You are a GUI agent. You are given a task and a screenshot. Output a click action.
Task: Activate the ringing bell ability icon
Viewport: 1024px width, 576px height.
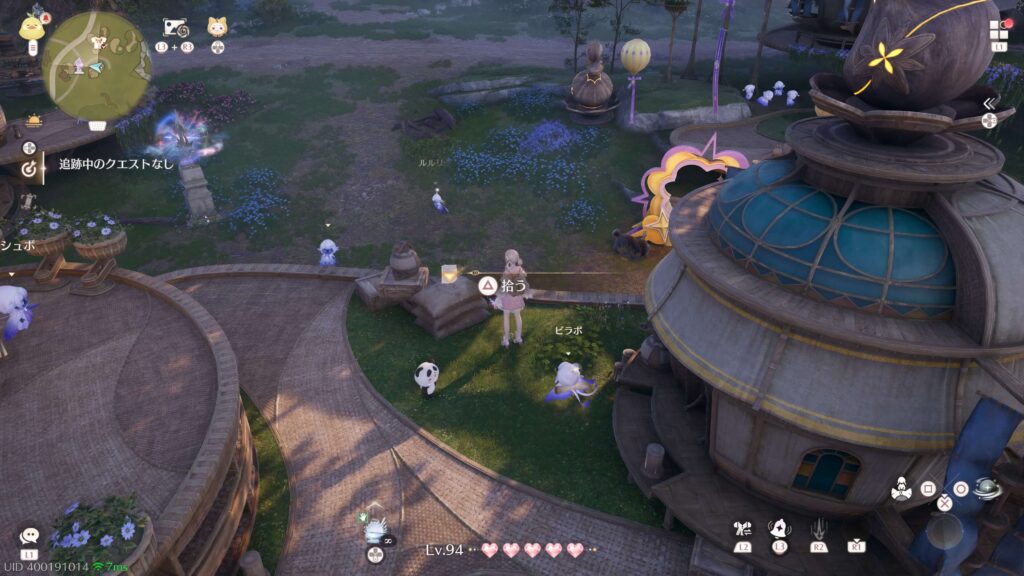tap(780, 529)
